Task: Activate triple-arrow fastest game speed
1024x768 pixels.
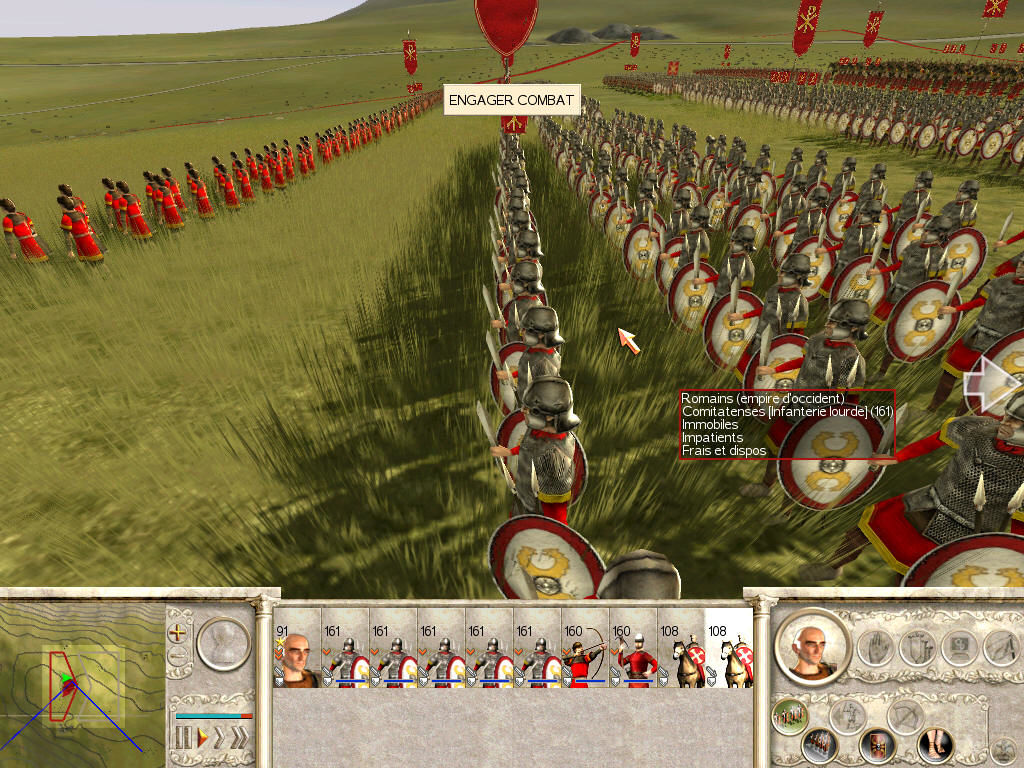Action: click(240, 738)
